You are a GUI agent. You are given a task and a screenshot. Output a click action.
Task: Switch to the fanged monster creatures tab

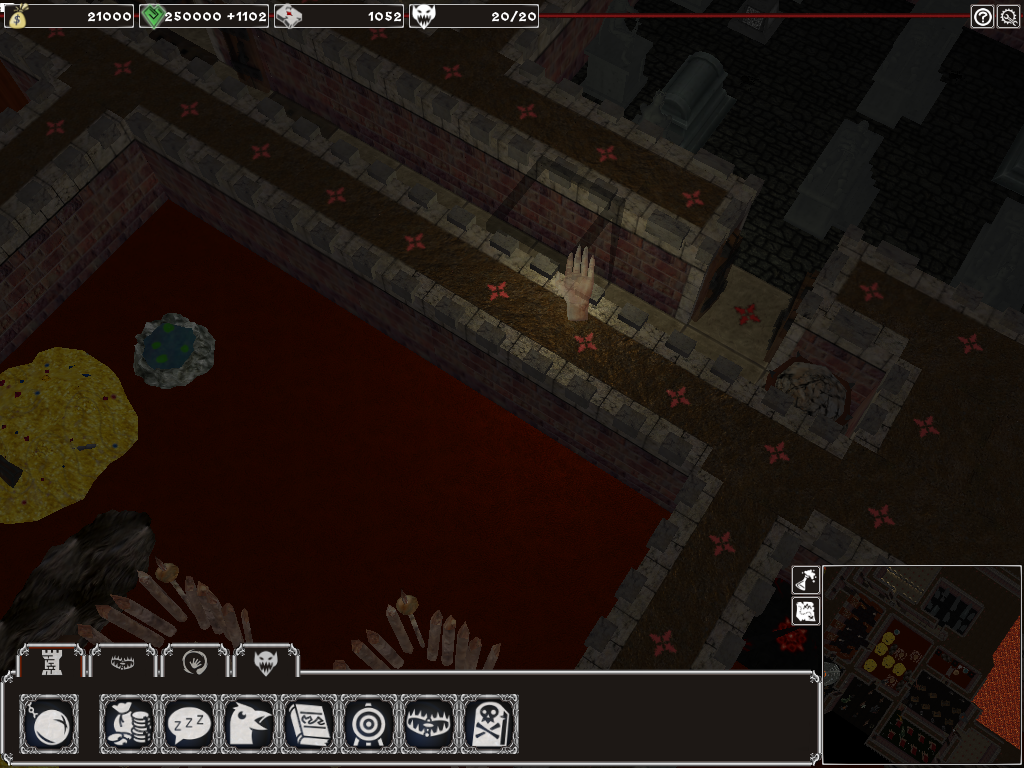pyautogui.click(x=266, y=661)
